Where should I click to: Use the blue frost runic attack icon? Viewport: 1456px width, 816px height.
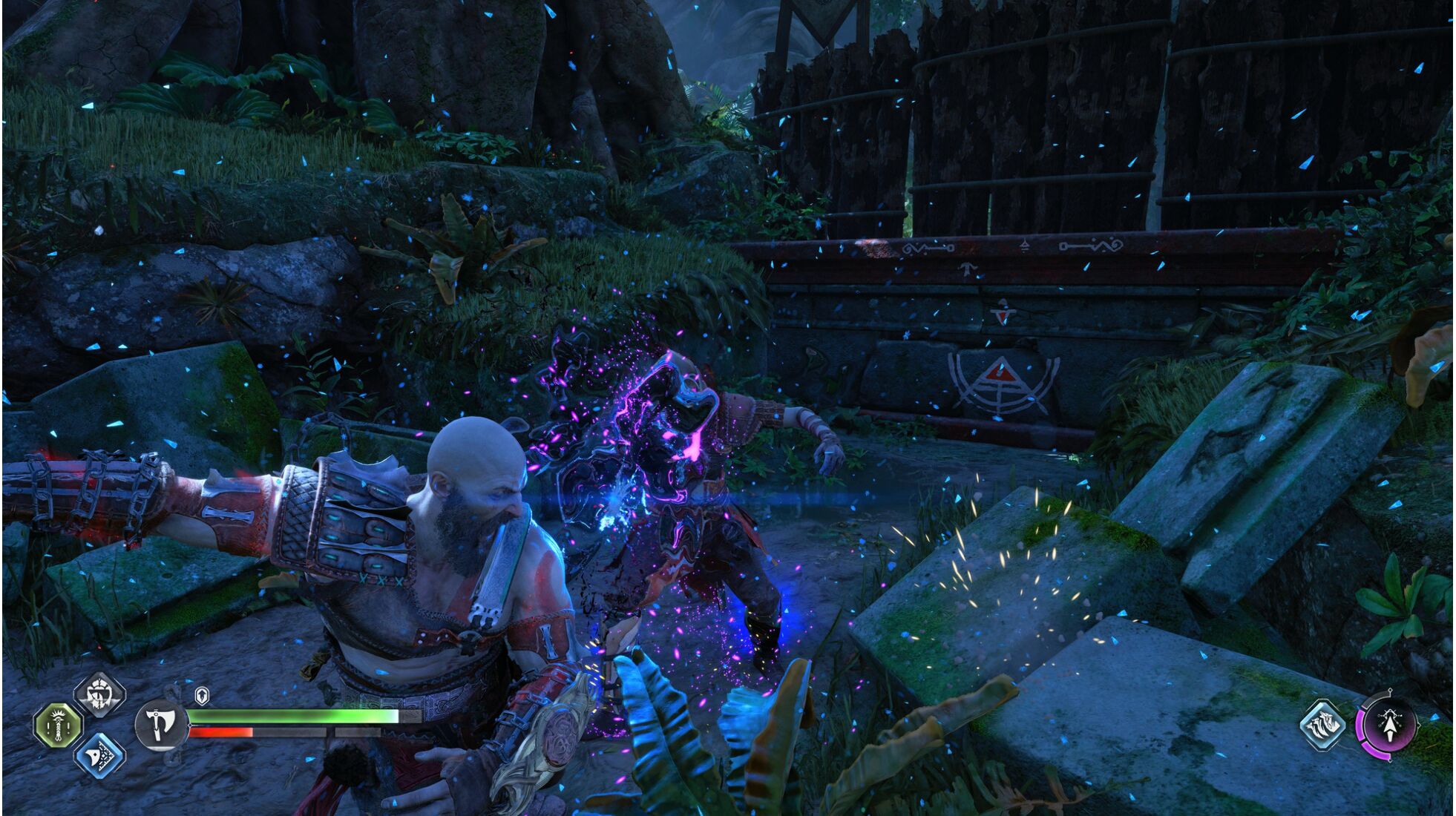coord(99,754)
